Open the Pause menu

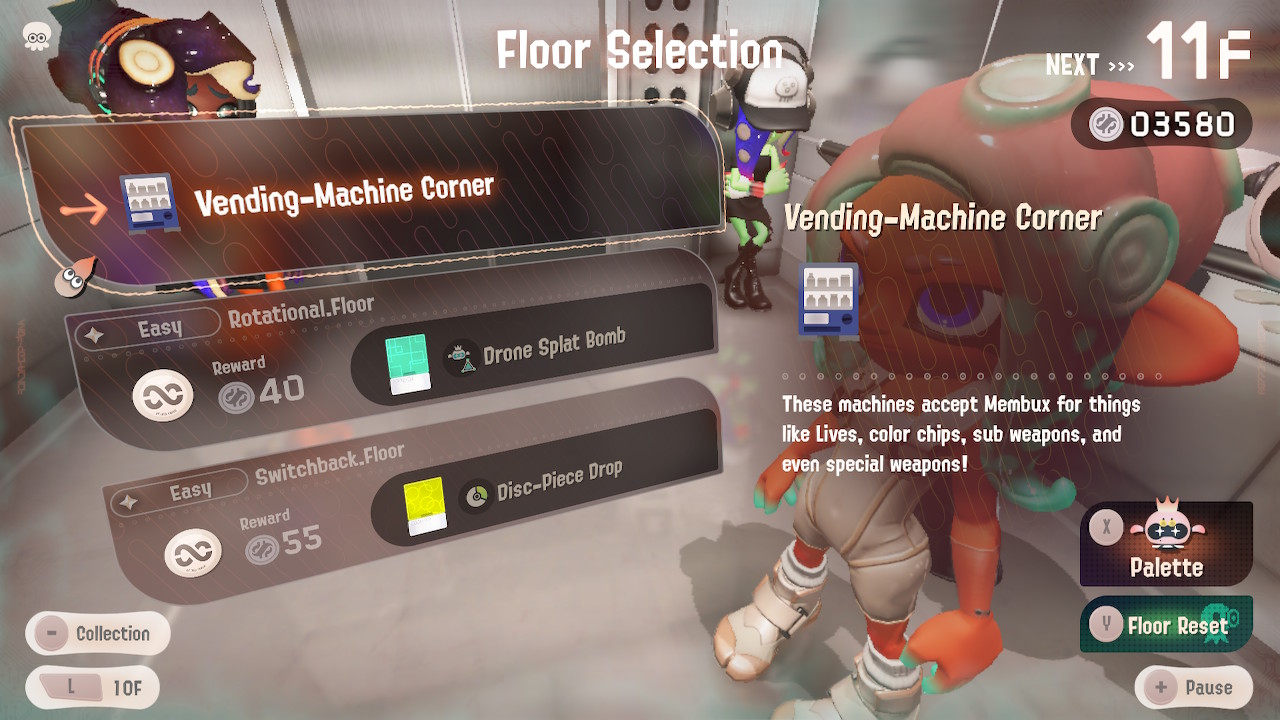[1196, 687]
